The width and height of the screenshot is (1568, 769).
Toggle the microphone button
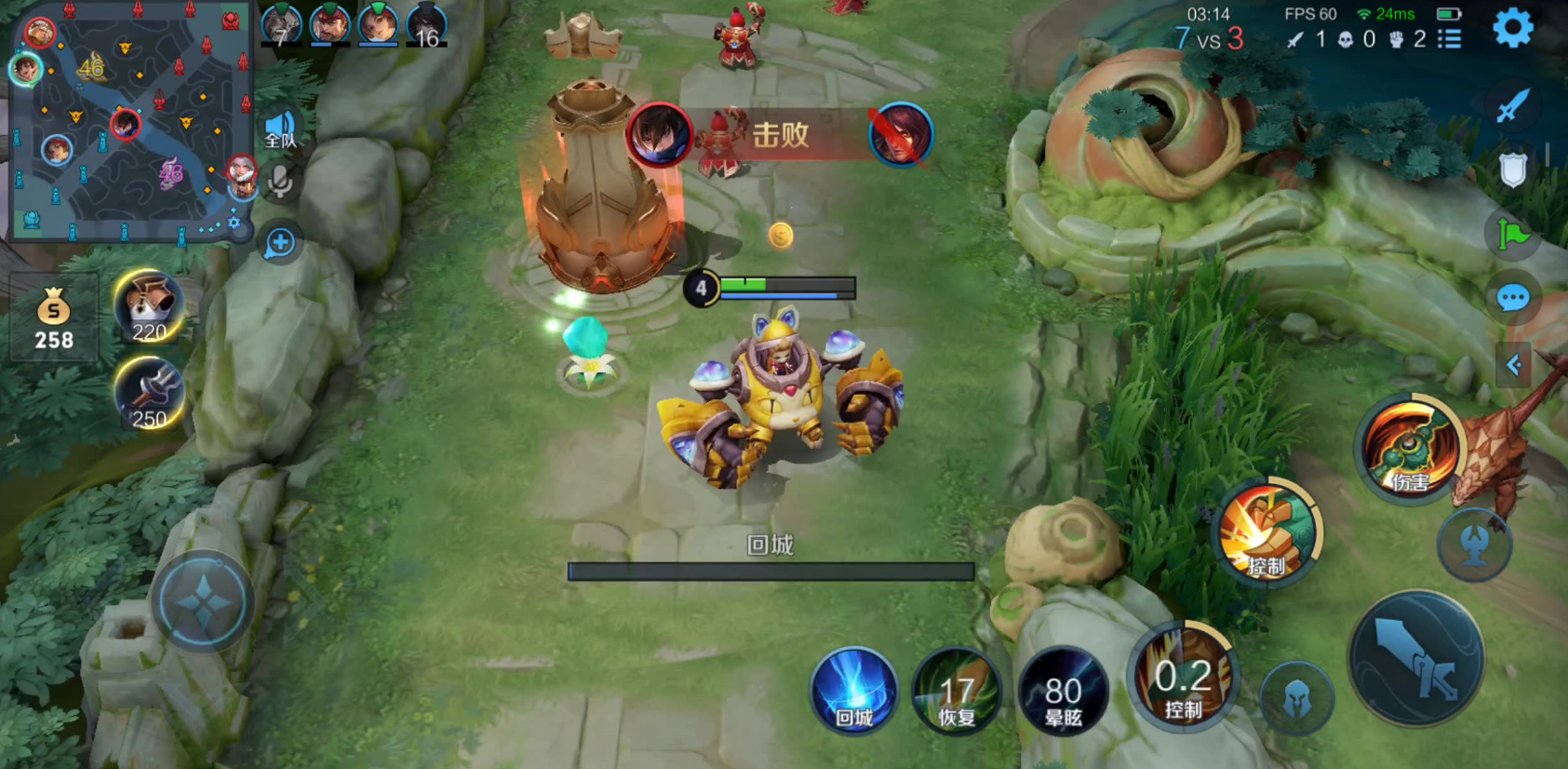point(280,182)
